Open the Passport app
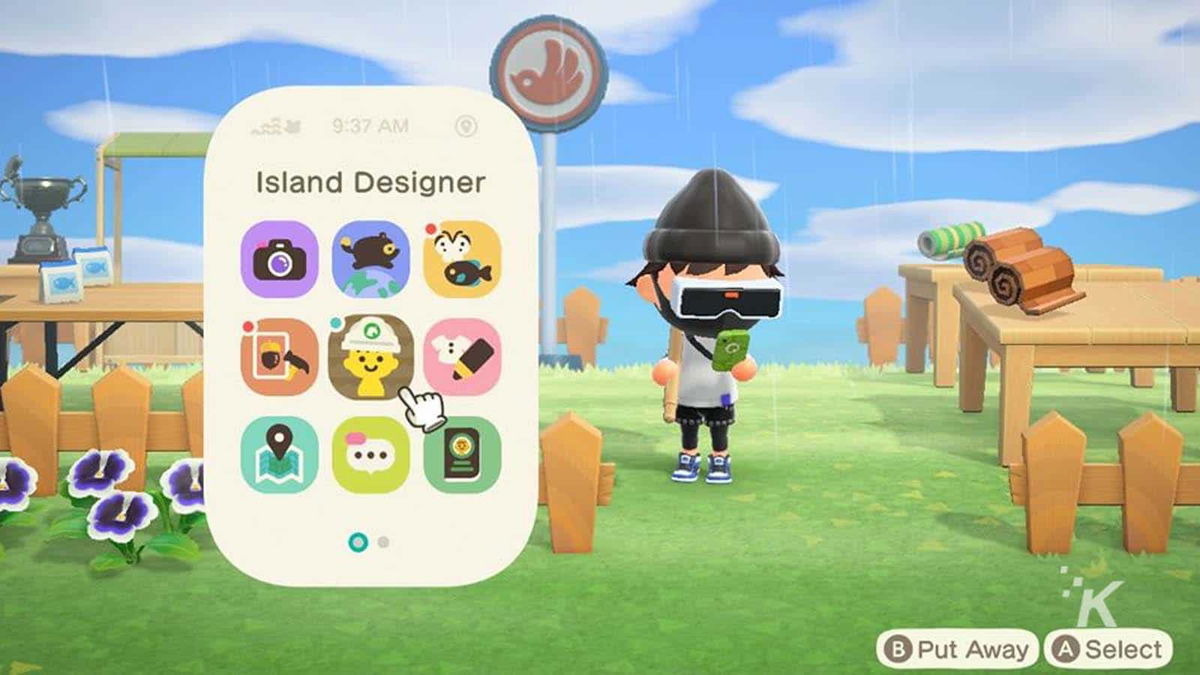1200x675 pixels. (x=462, y=455)
